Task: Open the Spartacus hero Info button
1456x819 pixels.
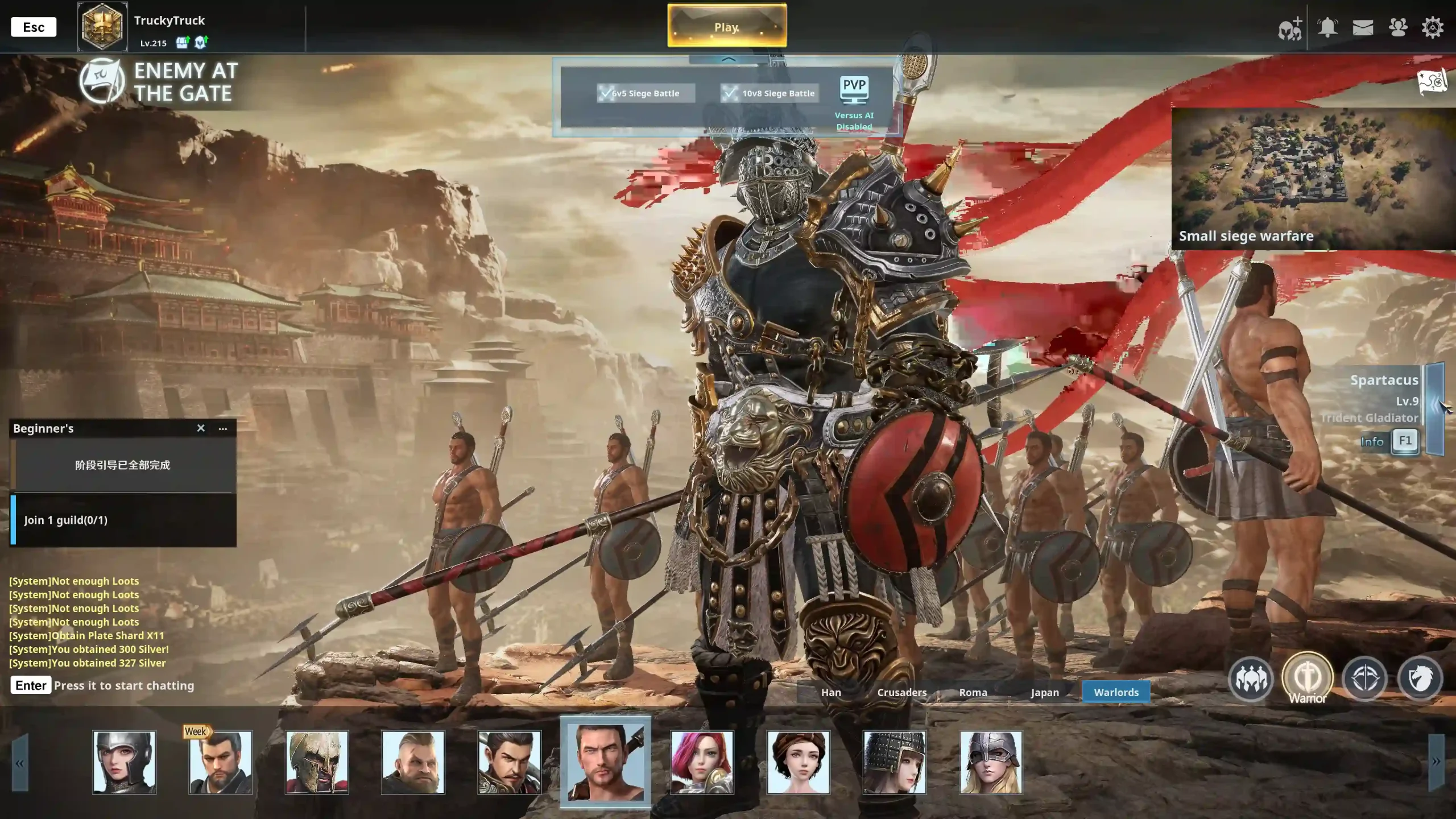Action: pos(1372,441)
